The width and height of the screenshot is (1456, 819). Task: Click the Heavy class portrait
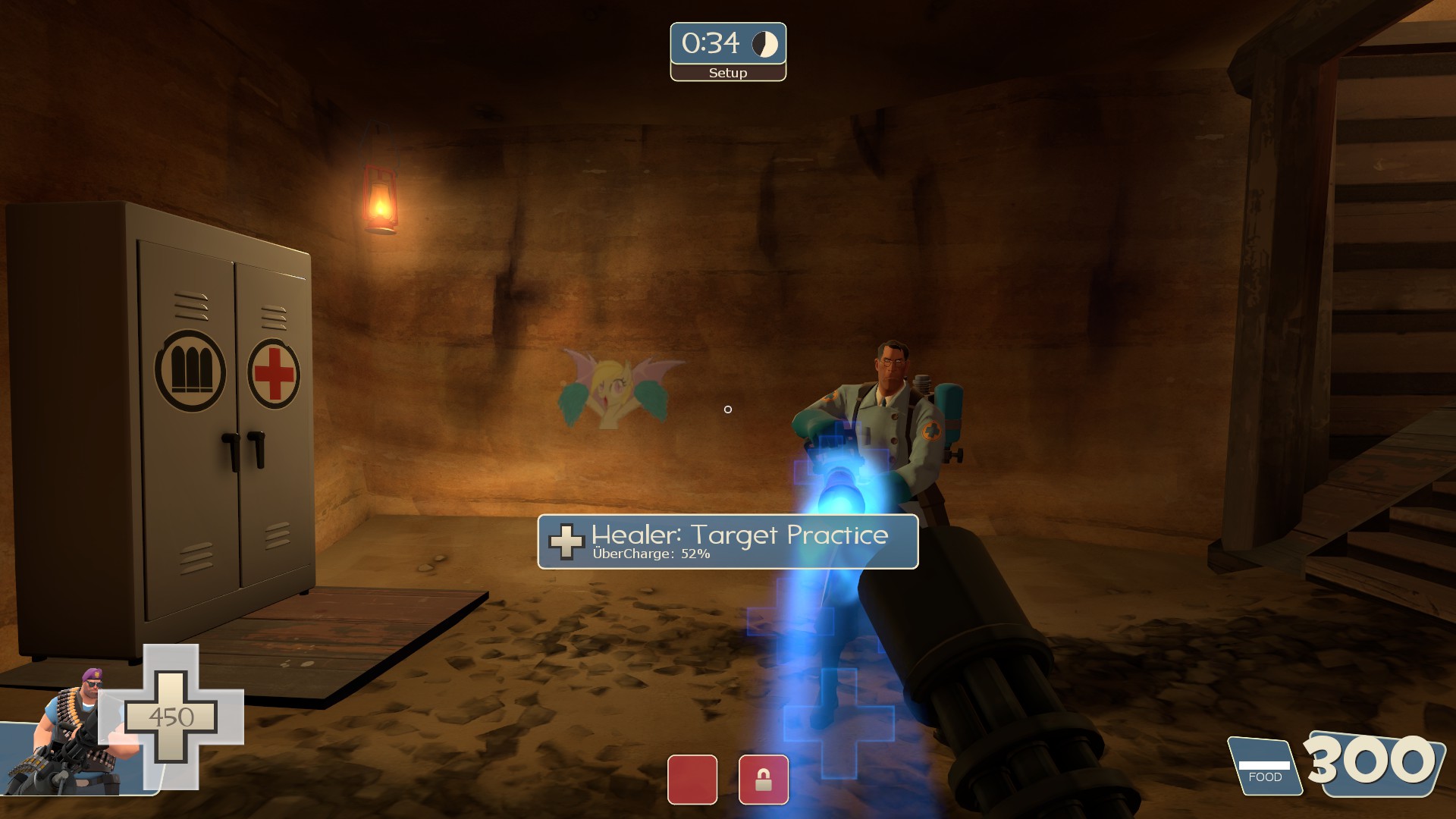click(72, 736)
